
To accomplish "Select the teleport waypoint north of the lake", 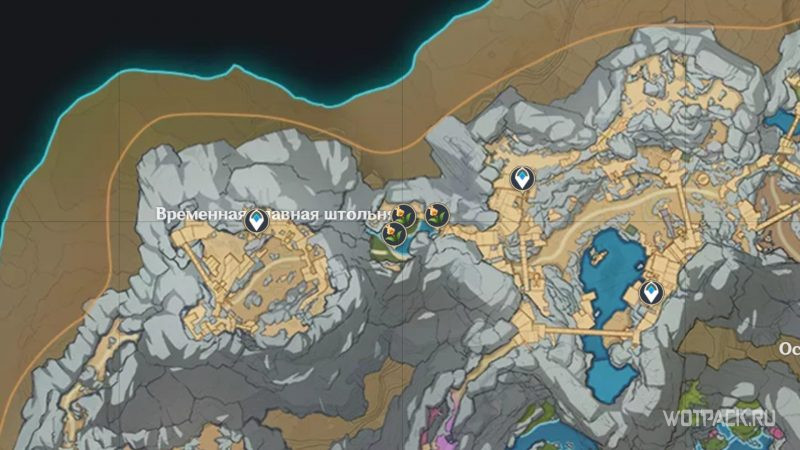I will coord(520,178).
